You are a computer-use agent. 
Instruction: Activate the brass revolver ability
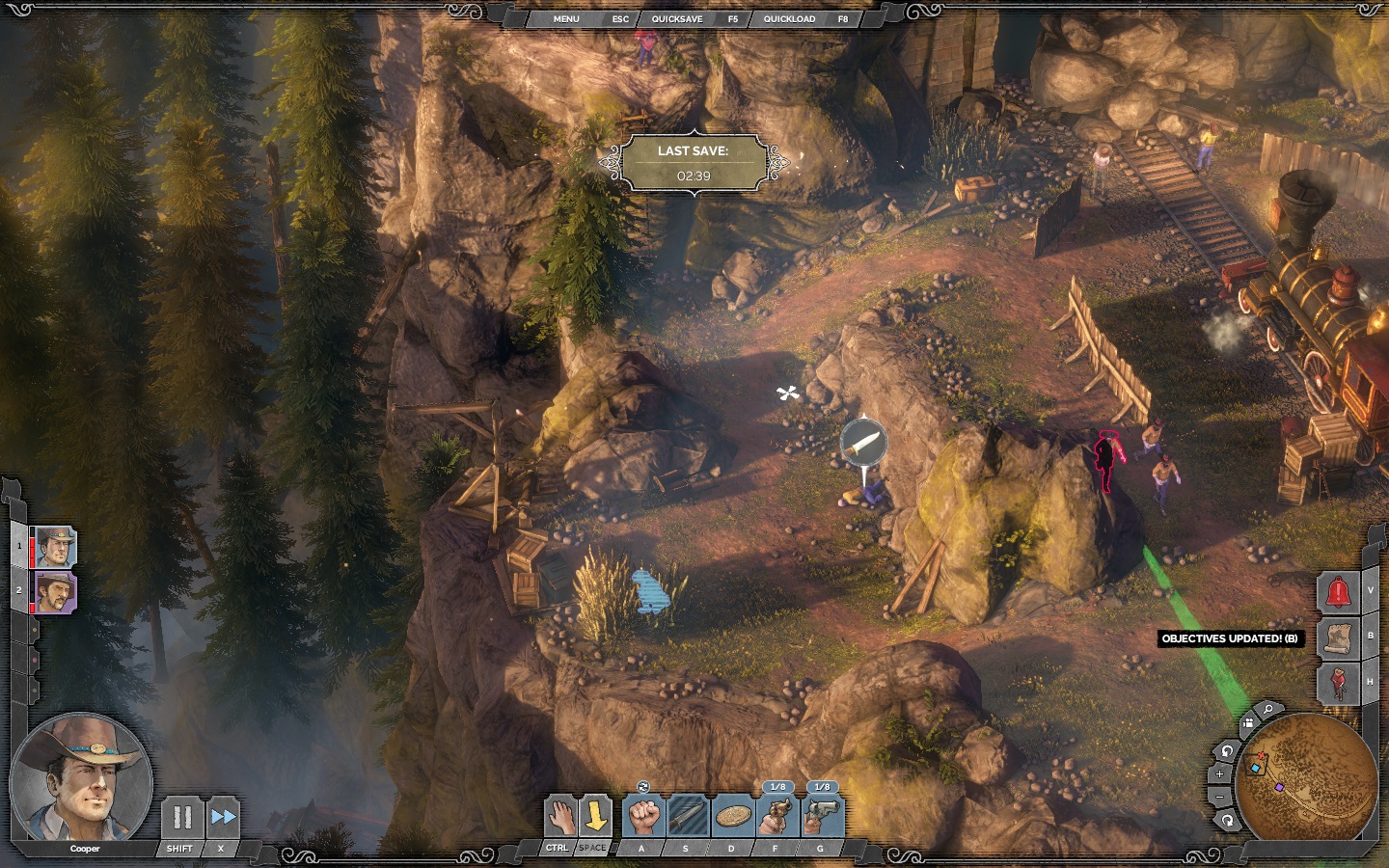click(776, 817)
